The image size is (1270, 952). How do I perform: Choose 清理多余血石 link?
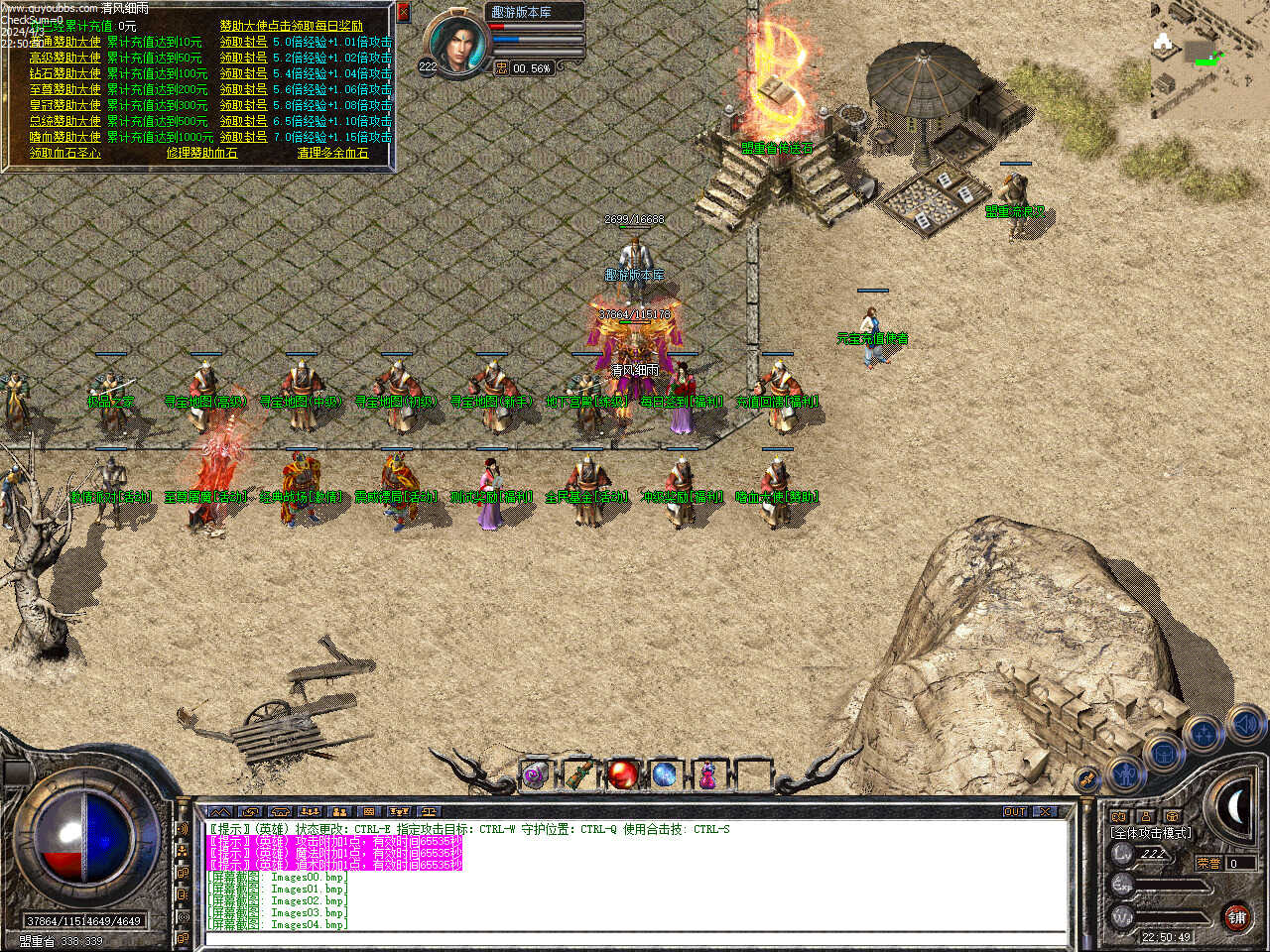coord(332,153)
